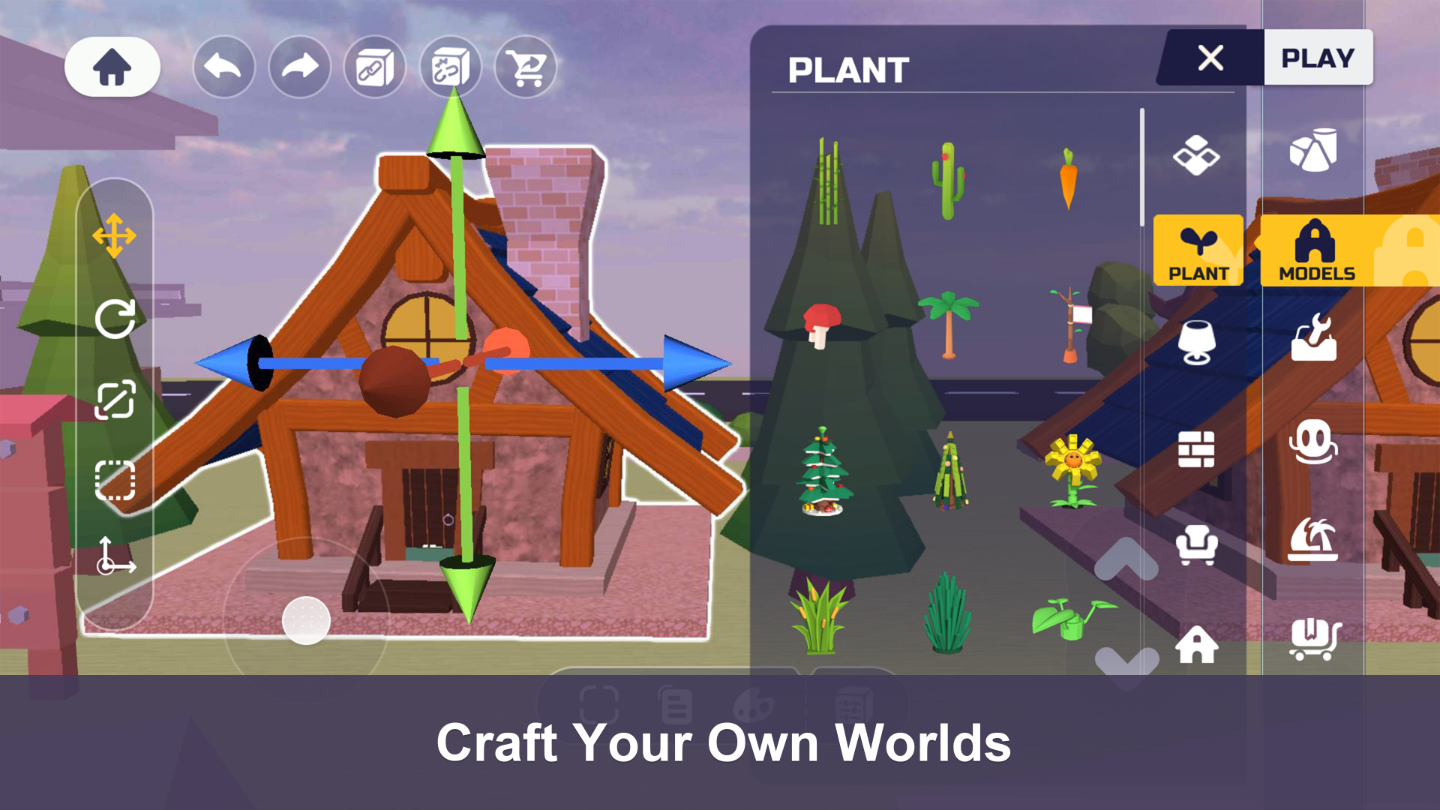This screenshot has width=1440, height=810.
Task: Open the brick wall category
Action: tap(1197, 450)
